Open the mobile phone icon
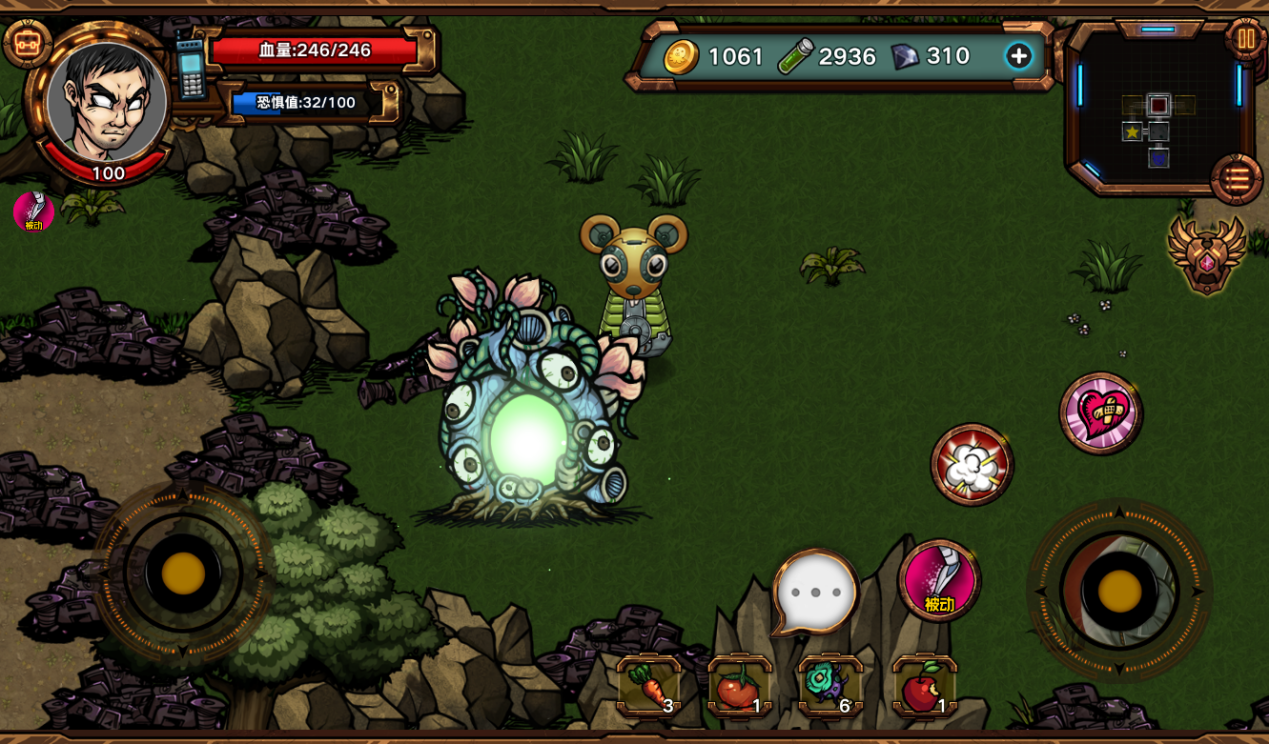Image resolution: width=1269 pixels, height=744 pixels. pos(190,68)
